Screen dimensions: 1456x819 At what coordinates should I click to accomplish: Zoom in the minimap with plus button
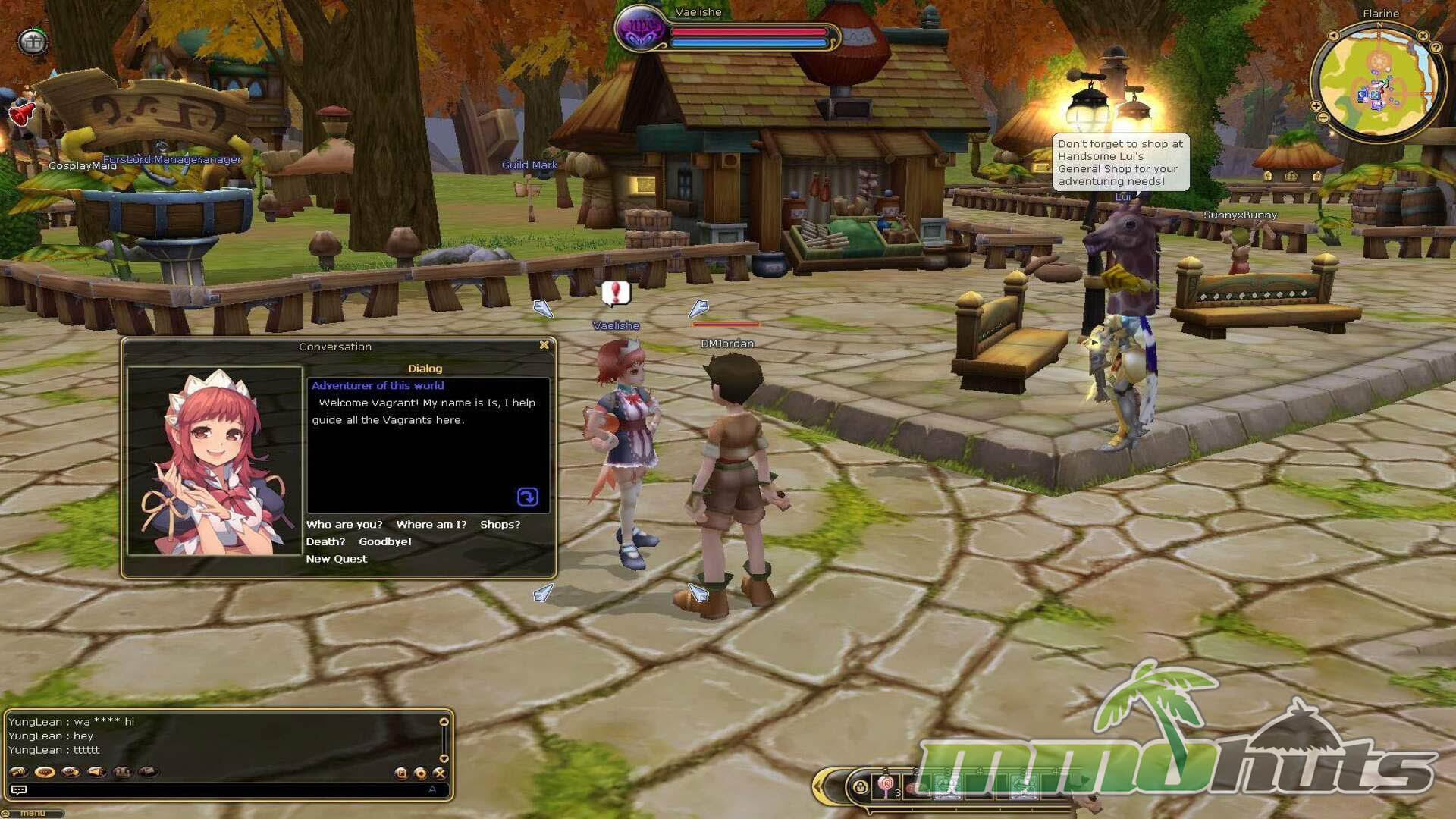pyautogui.click(x=1316, y=106)
